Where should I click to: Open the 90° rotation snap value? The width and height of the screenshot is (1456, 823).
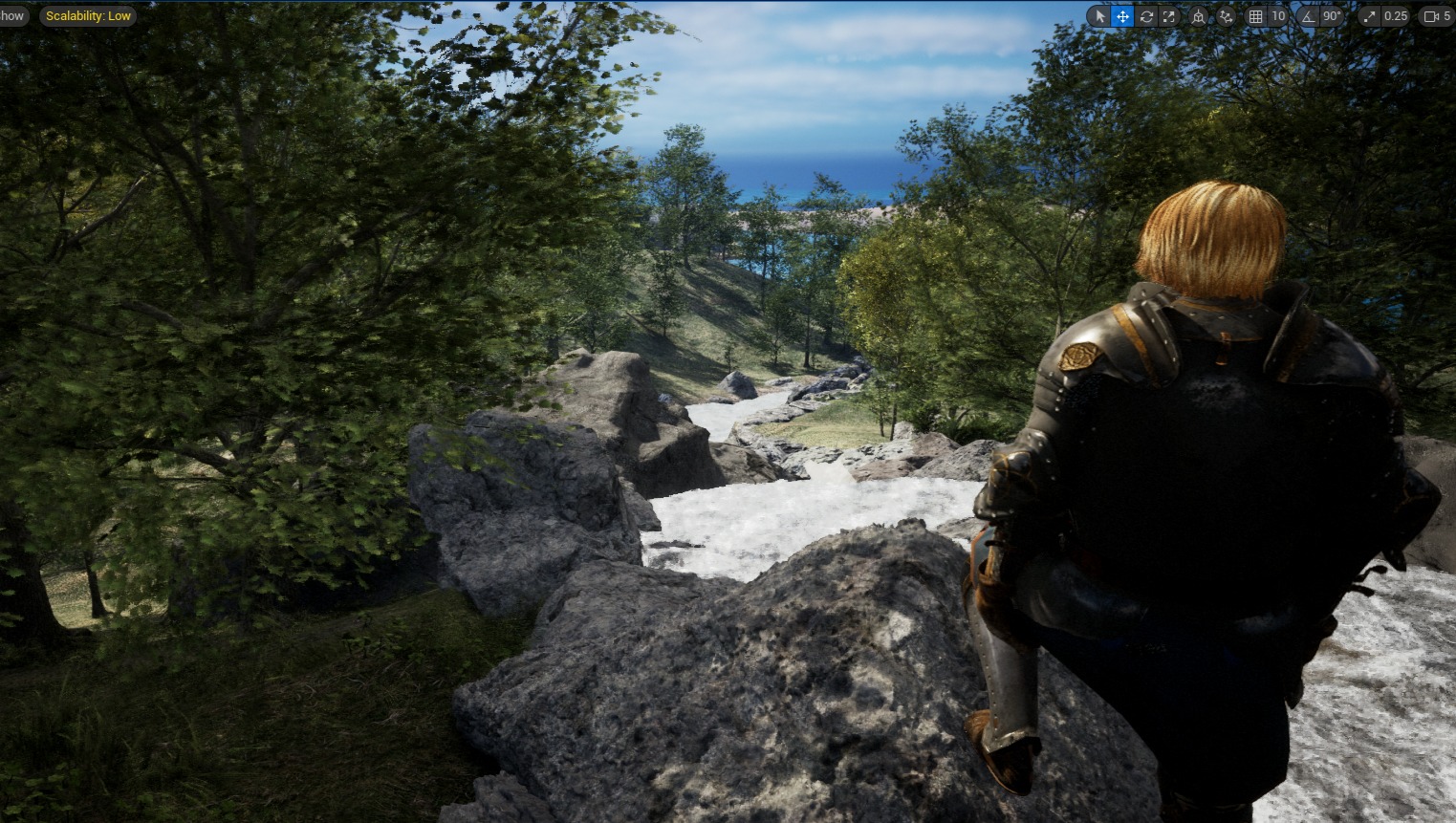coord(1332,16)
